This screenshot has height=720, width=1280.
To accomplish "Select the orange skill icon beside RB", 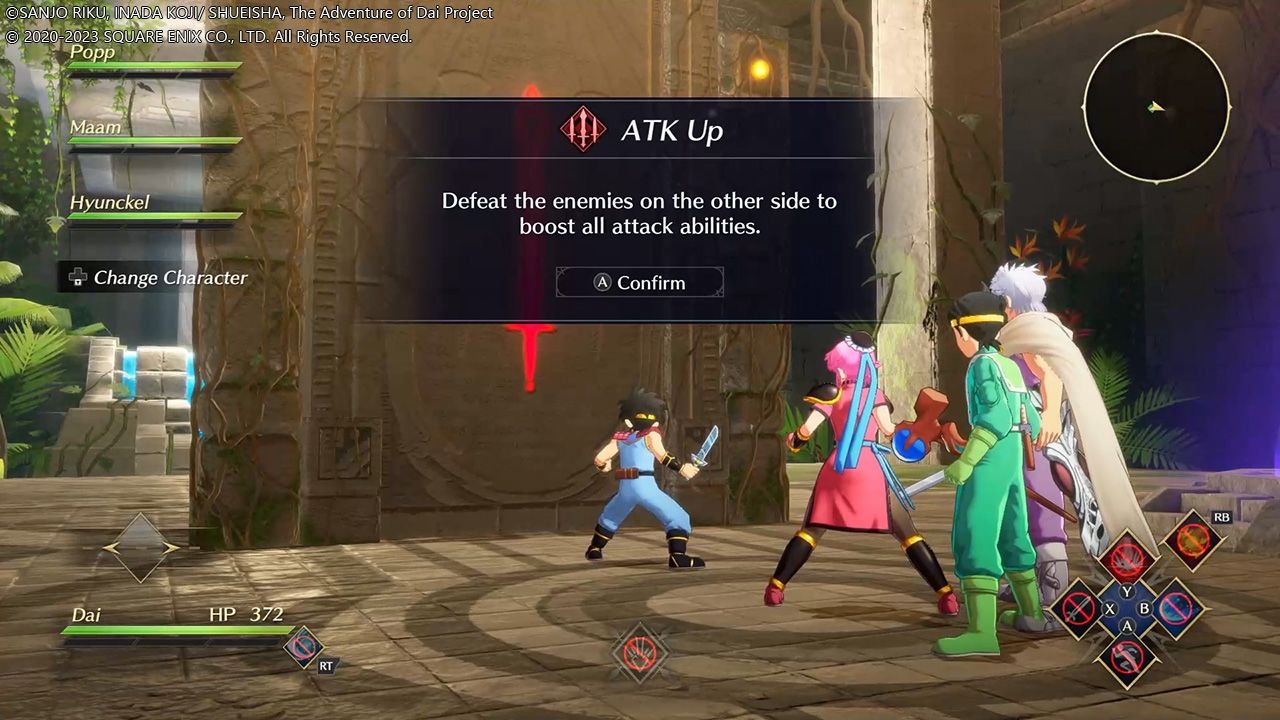I will [1193, 541].
